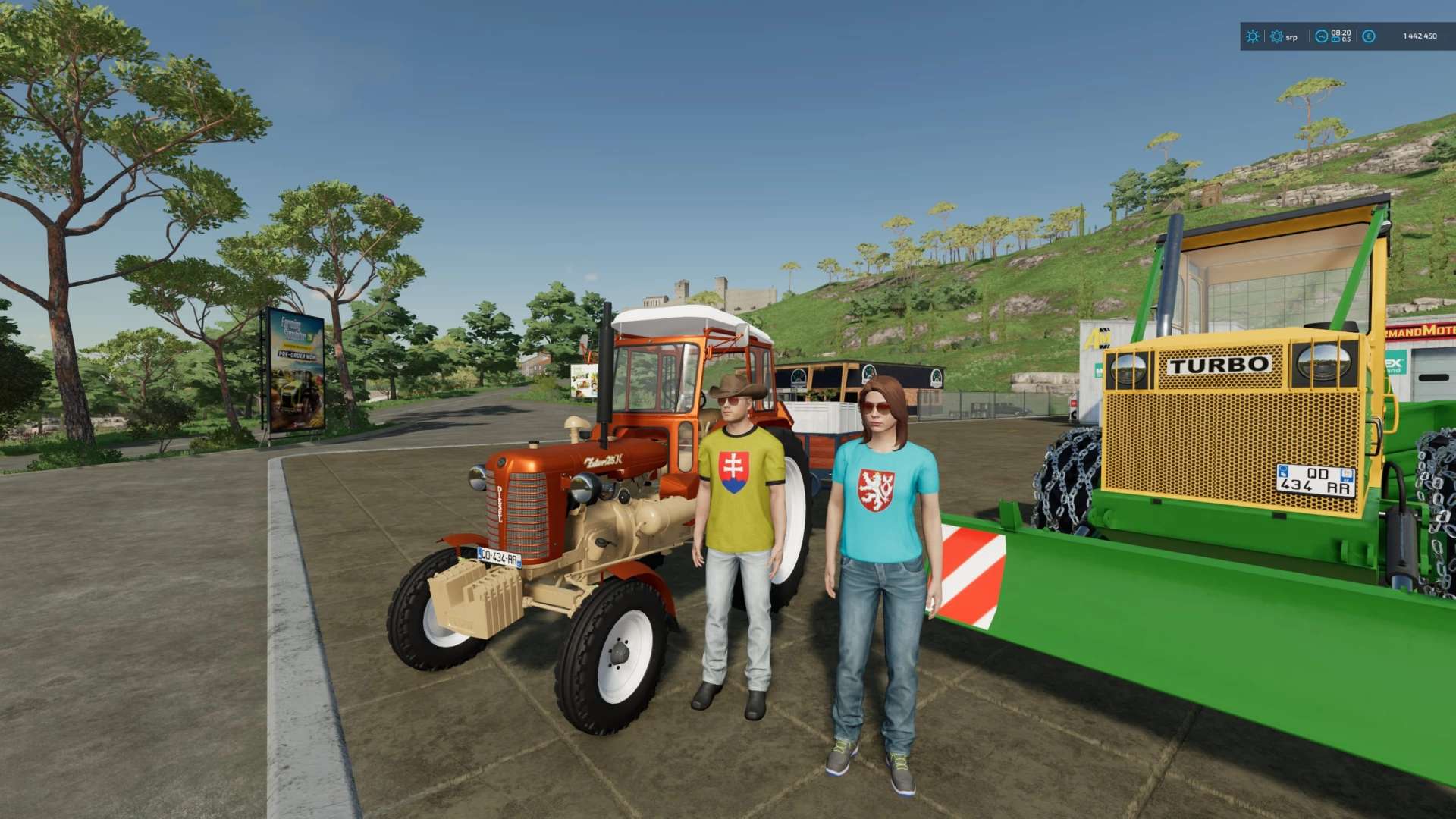Click the sunny weather icon

tap(1253, 36)
